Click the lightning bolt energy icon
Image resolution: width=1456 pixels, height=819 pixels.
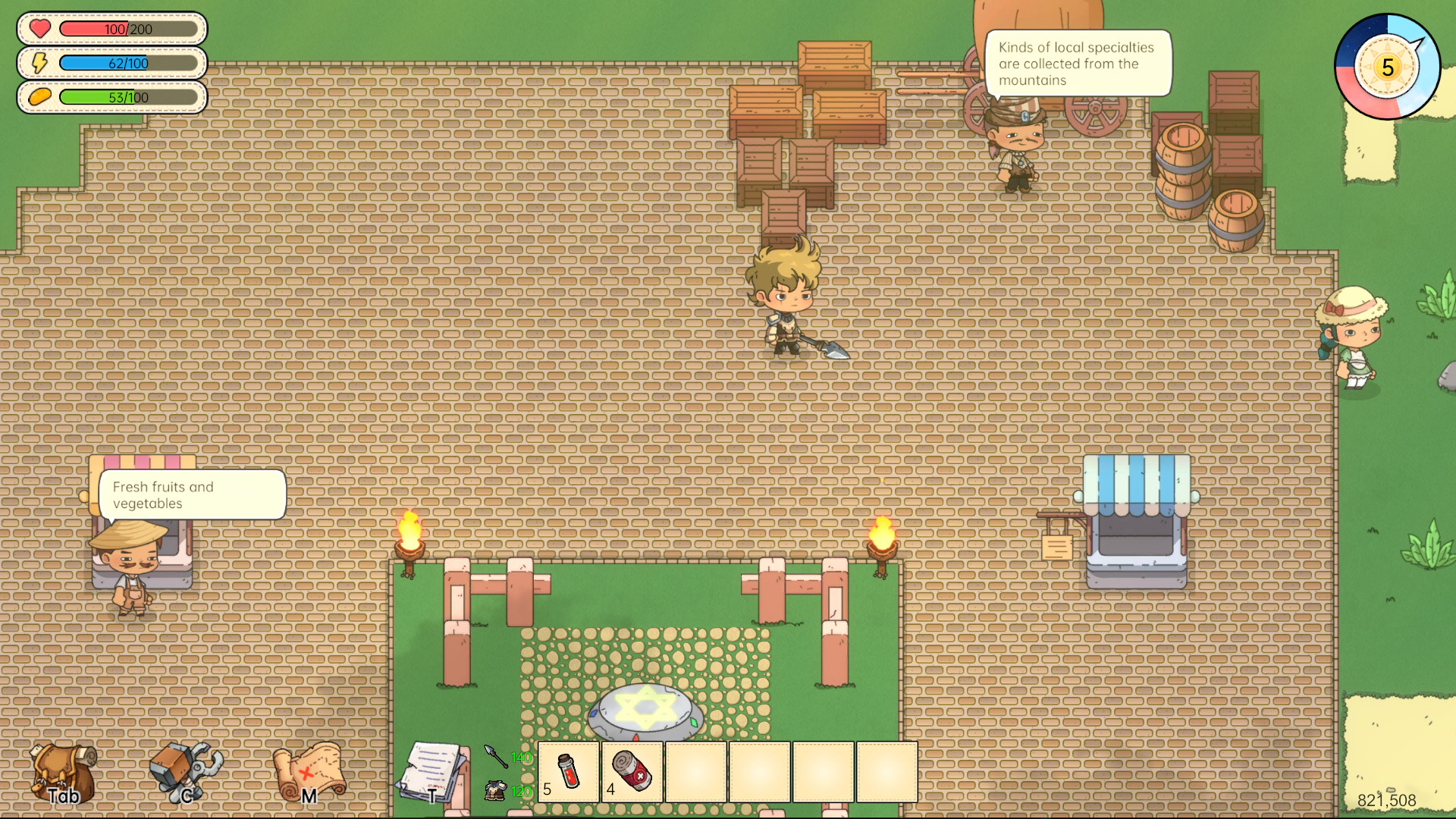coord(39,63)
